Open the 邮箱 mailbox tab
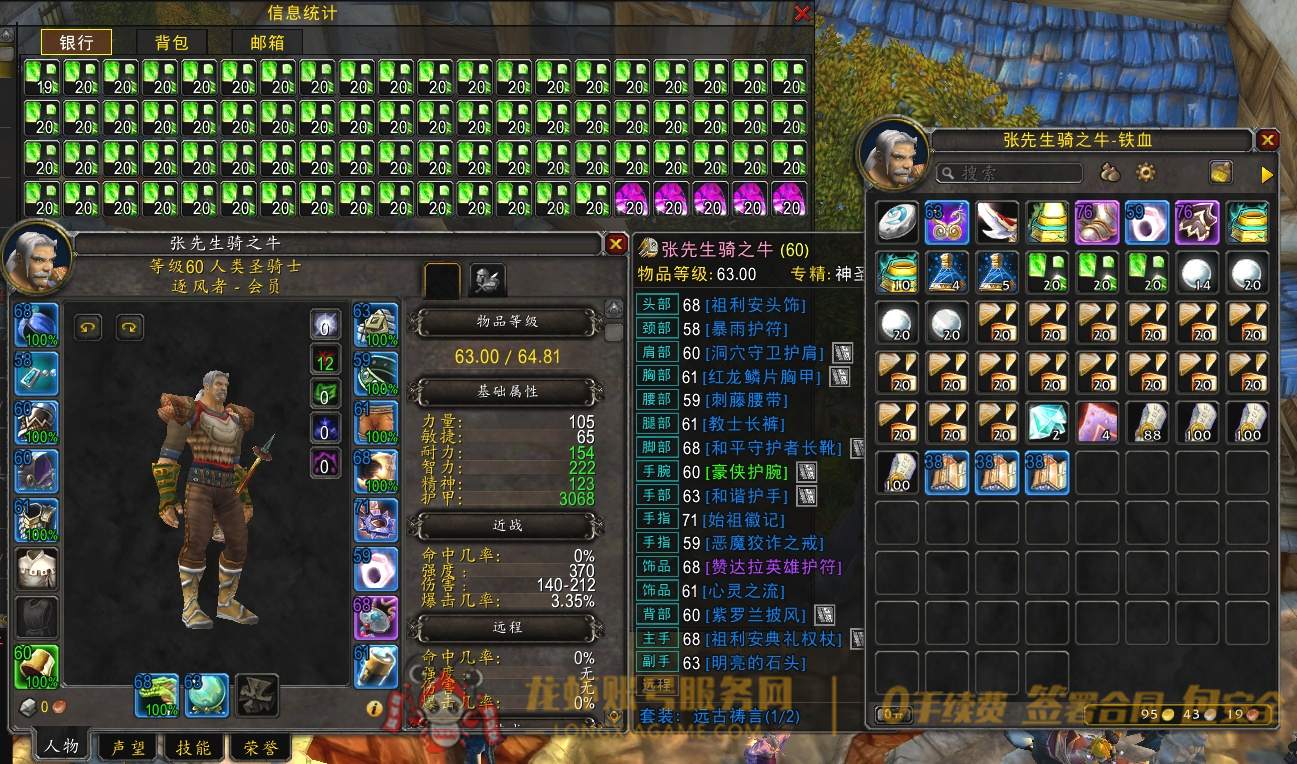The width and height of the screenshot is (1297, 764). [267, 42]
